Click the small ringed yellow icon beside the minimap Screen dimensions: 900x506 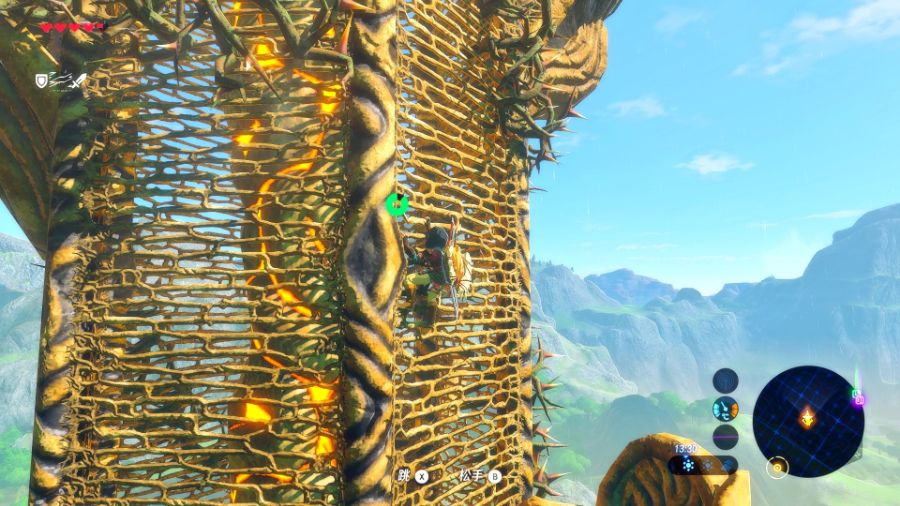(x=777, y=466)
